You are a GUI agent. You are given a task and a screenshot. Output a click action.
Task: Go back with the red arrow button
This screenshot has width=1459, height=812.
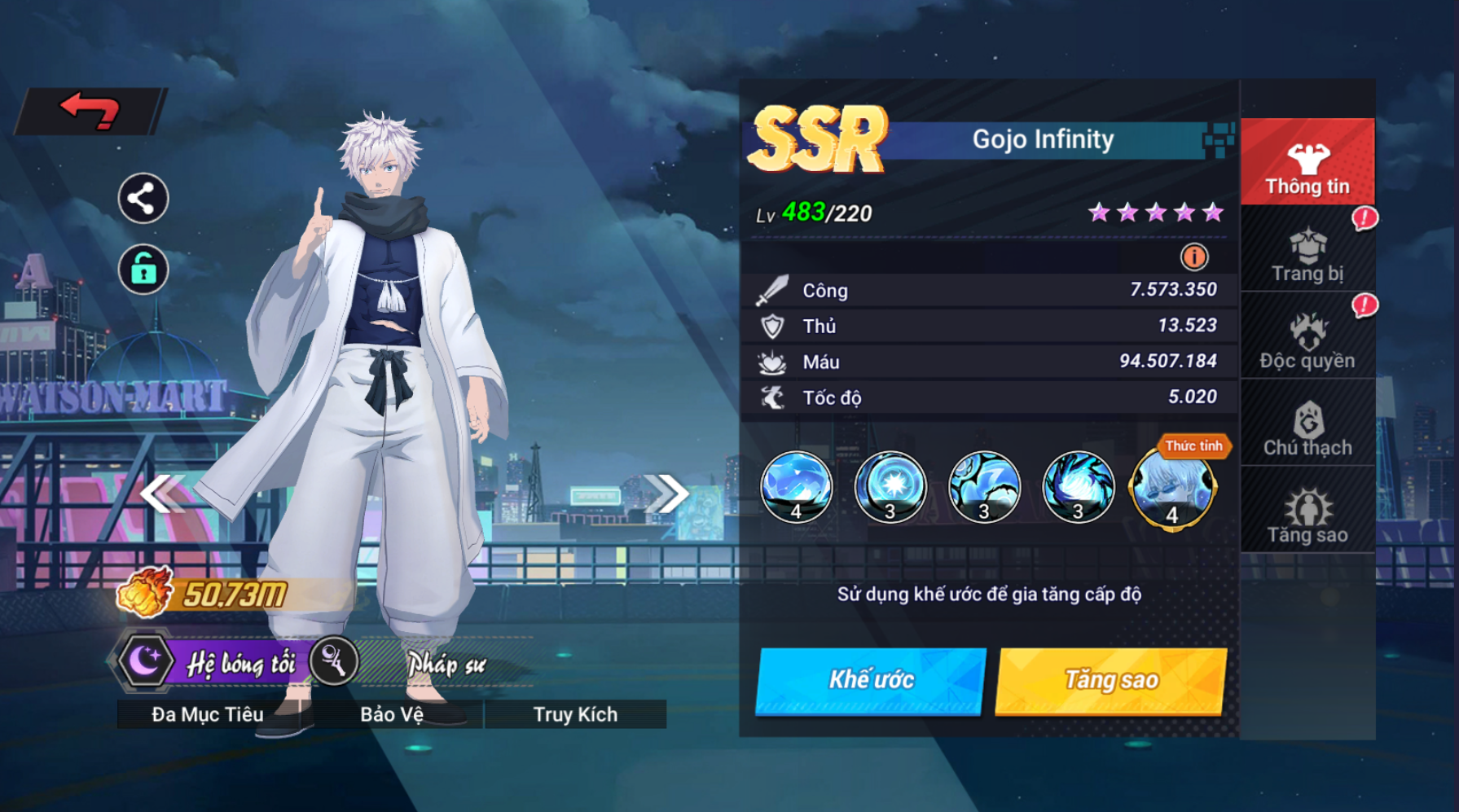click(90, 111)
